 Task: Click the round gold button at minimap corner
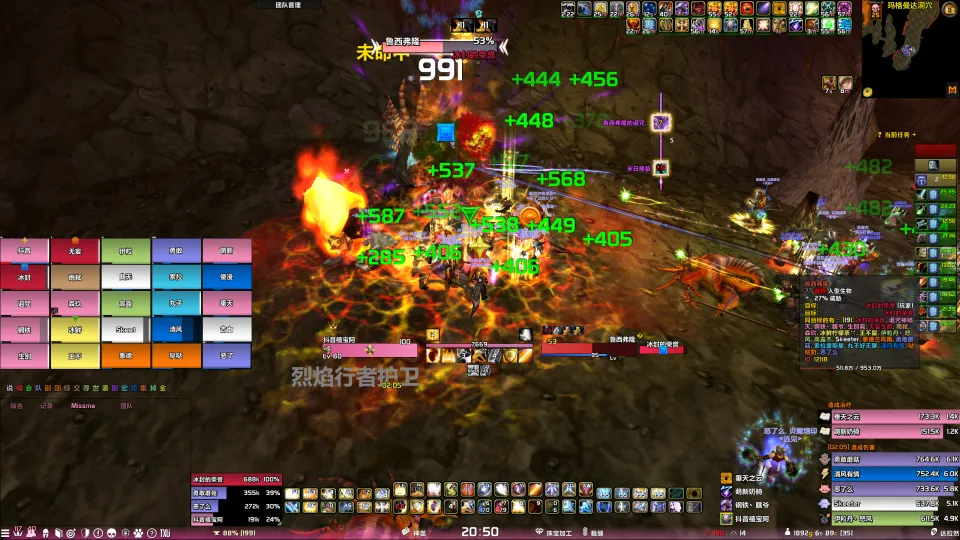coord(867,92)
